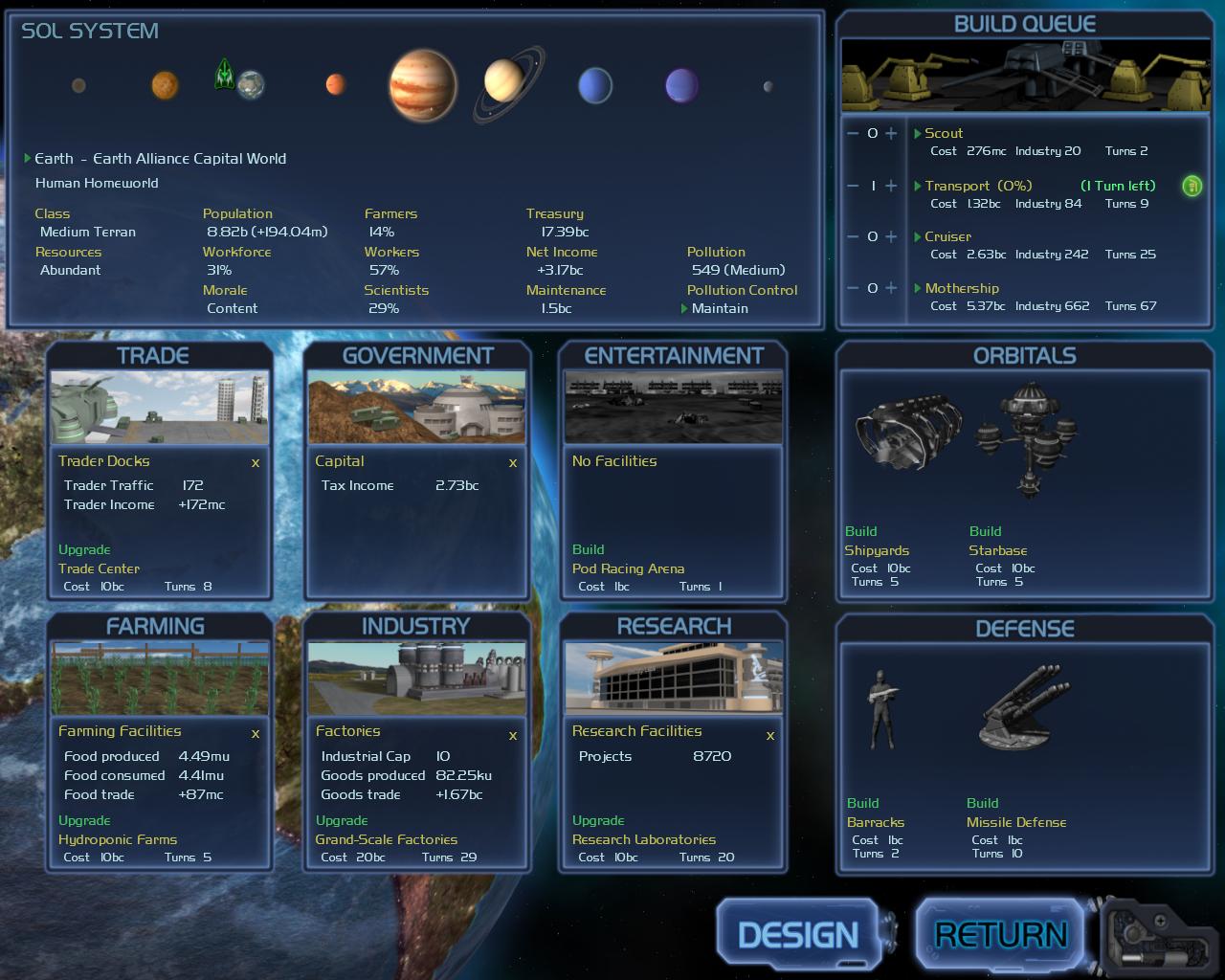The width and height of the screenshot is (1225, 980).
Task: Upgrade to Grand-Scale Factories
Action: [386, 839]
